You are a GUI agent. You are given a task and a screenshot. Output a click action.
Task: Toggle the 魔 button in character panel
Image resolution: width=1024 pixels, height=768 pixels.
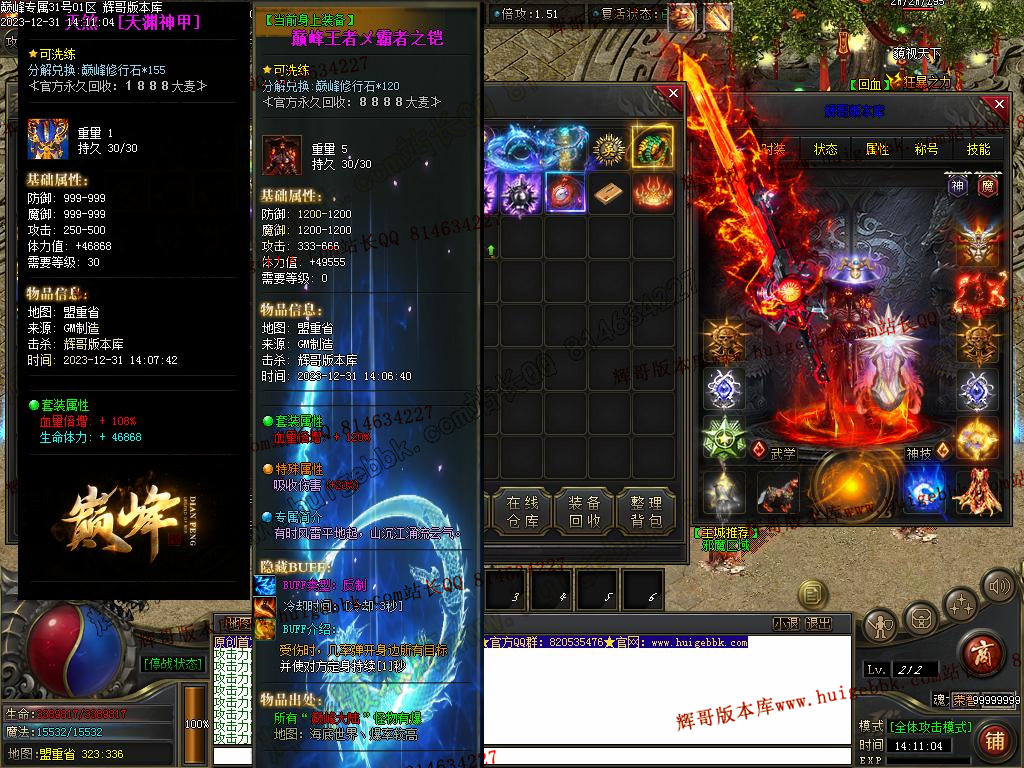coord(985,186)
